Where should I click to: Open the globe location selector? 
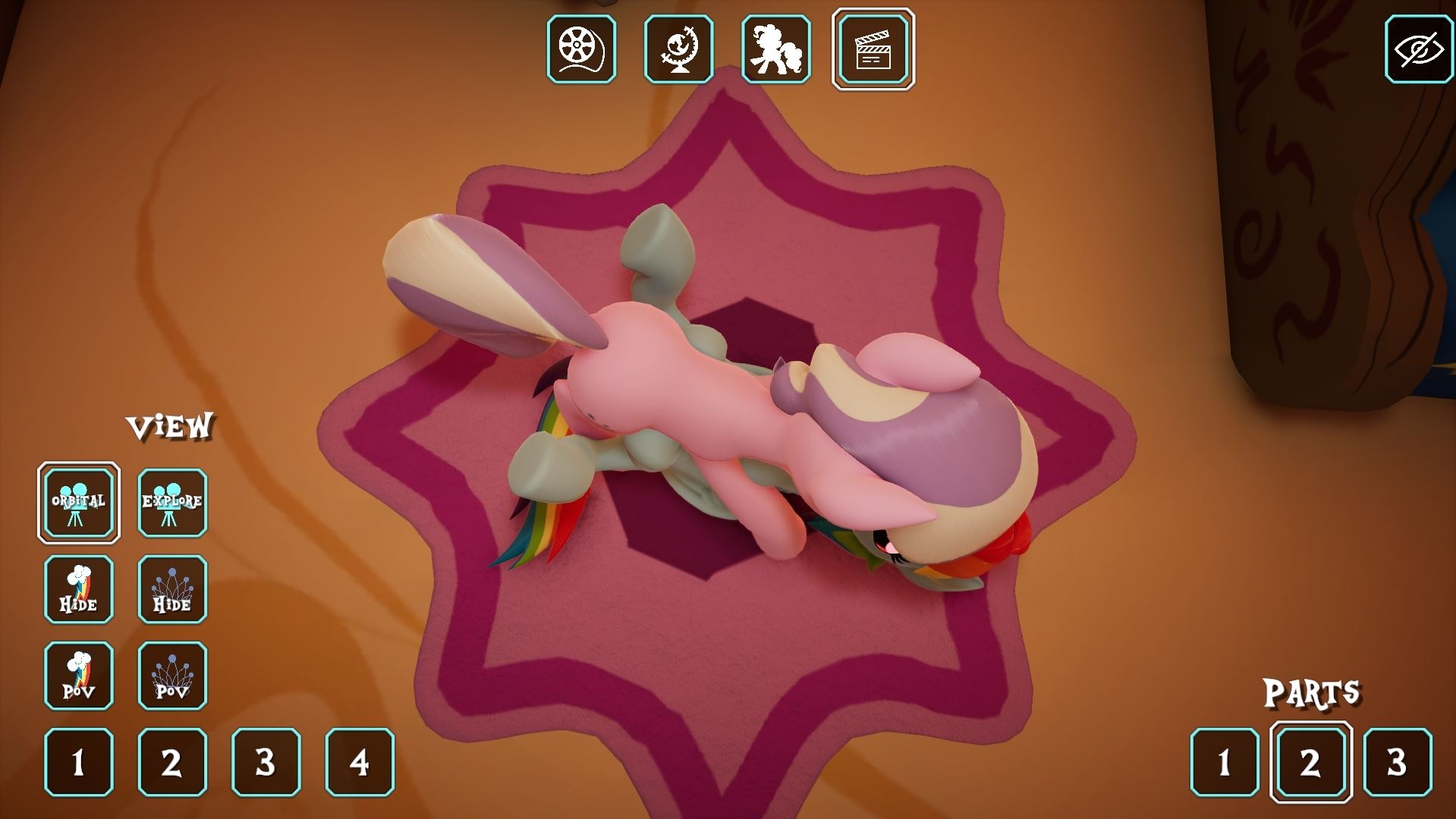[678, 49]
